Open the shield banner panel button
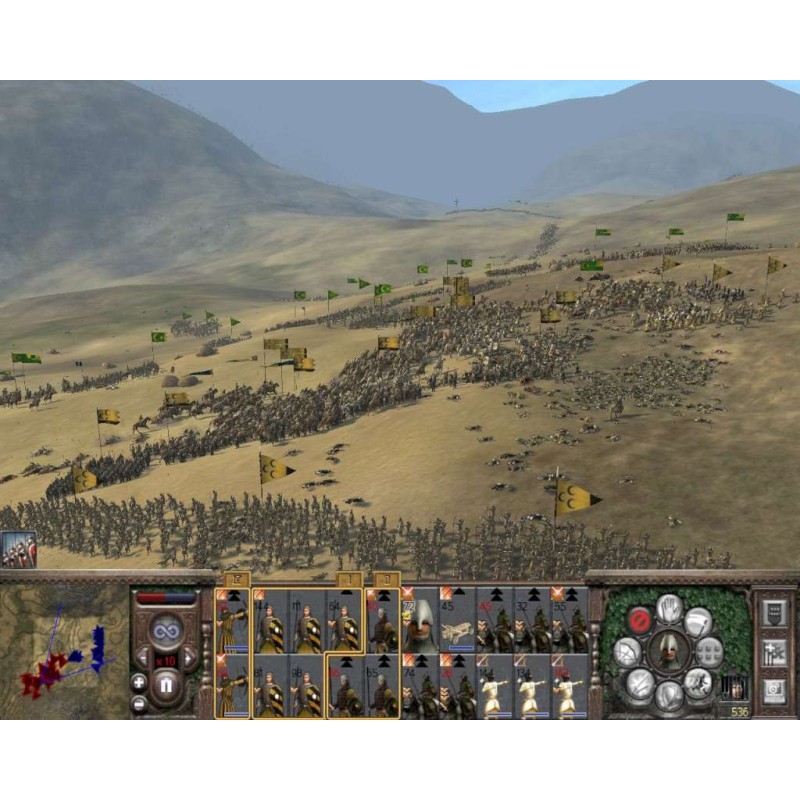The width and height of the screenshot is (800, 800). (x=773, y=613)
